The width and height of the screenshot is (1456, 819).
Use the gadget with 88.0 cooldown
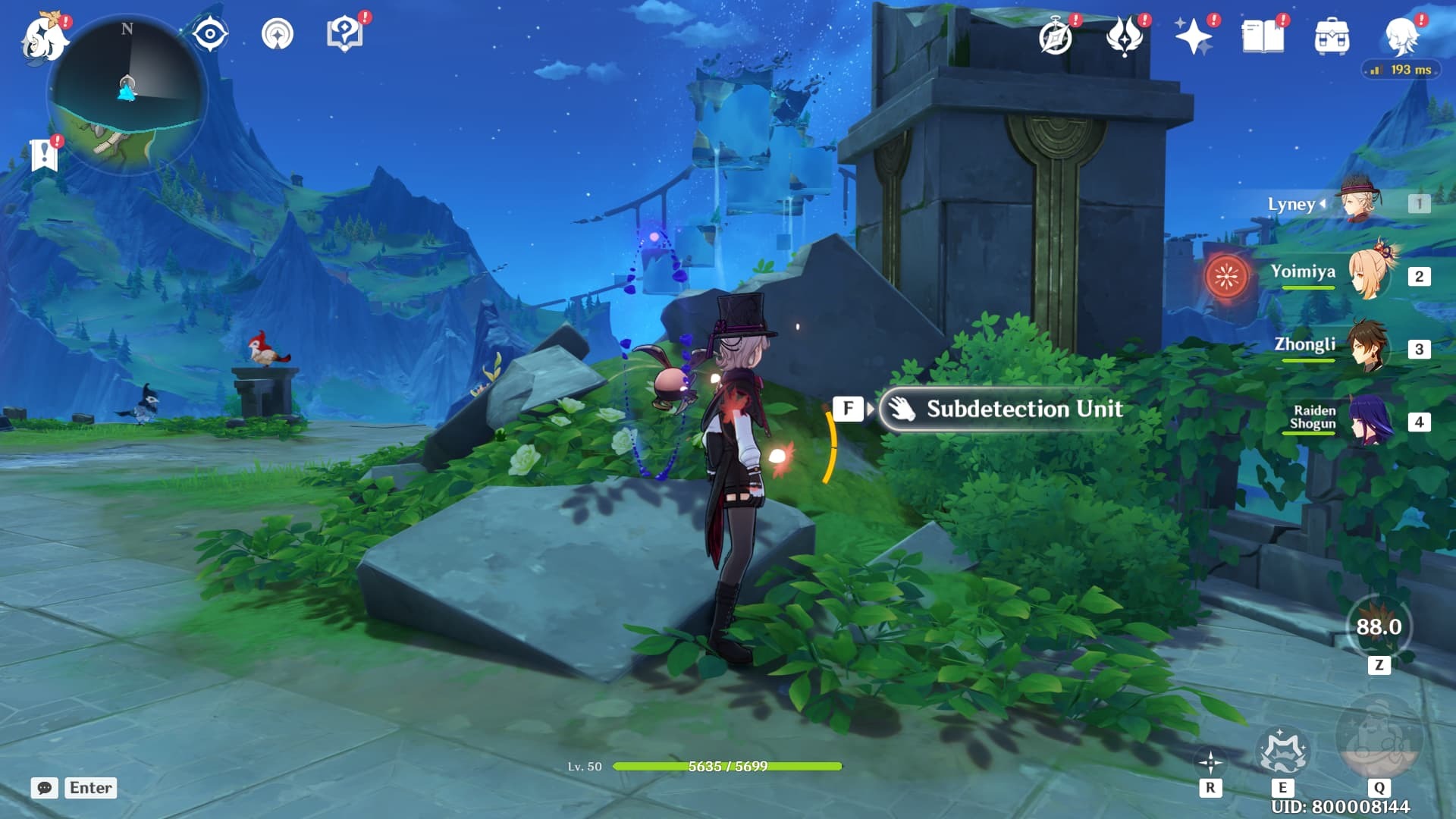pos(1379,627)
